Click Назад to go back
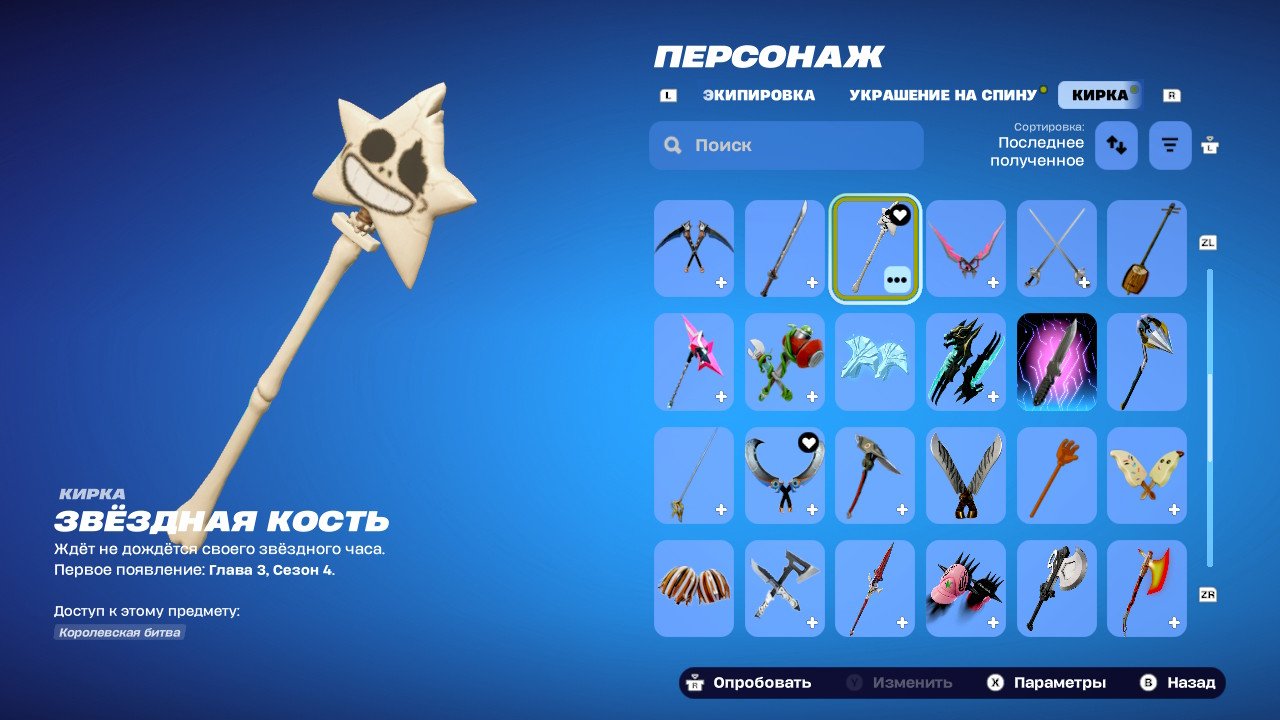1280x720 pixels. [1191, 682]
